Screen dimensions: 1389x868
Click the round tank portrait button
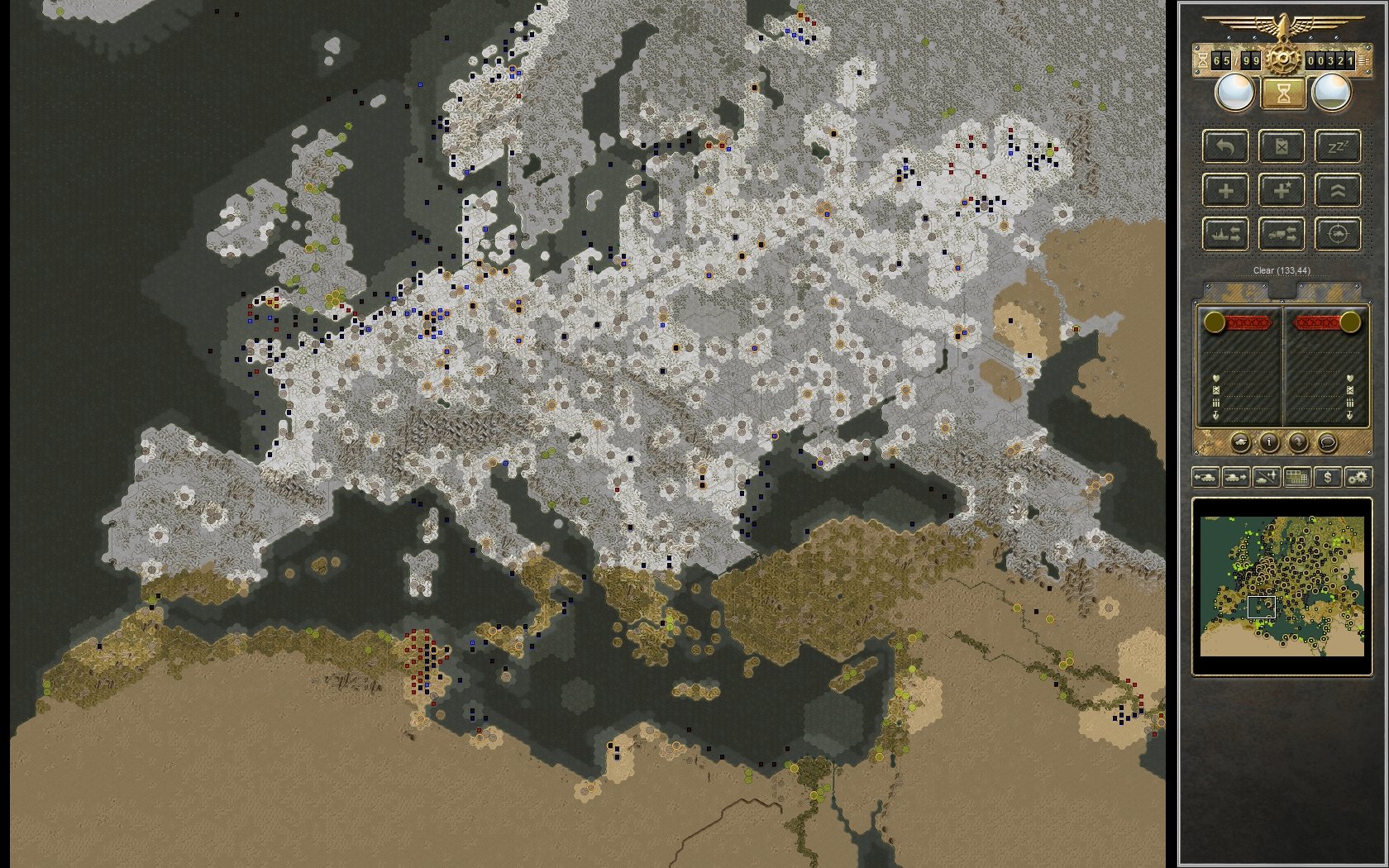pyautogui.click(x=1241, y=442)
